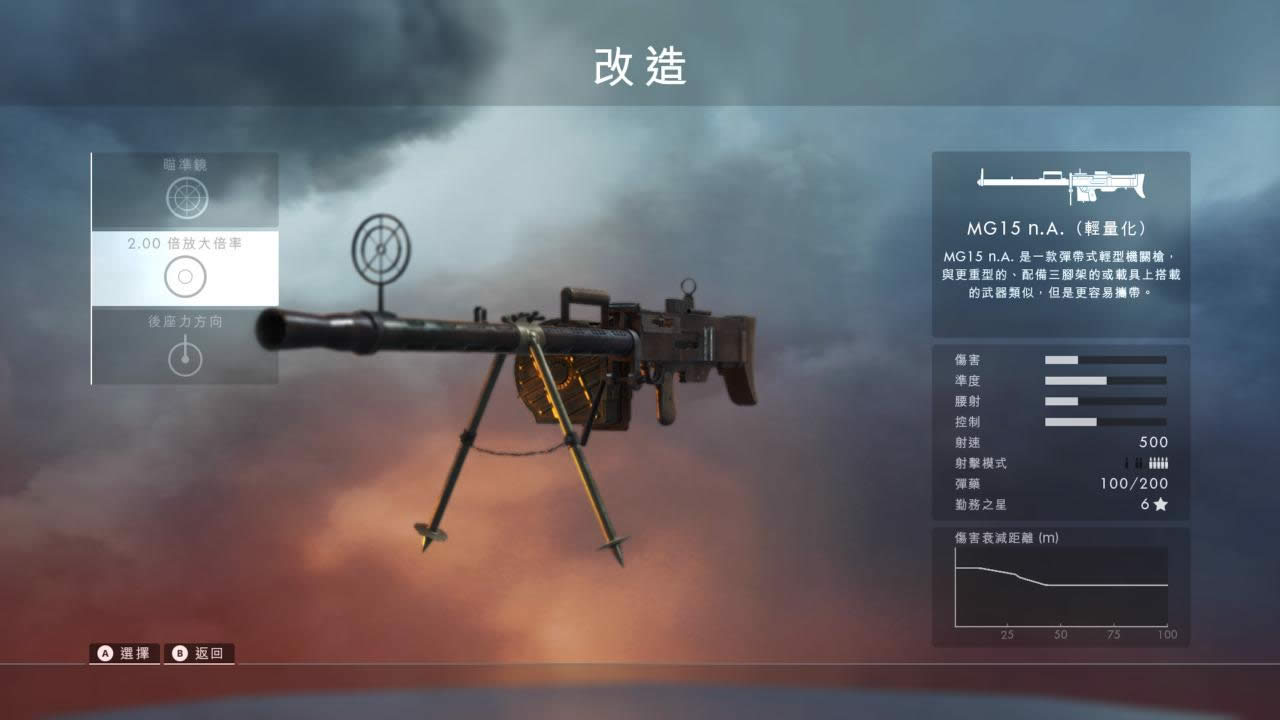1280x720 pixels.
Task: Click the 選擇 select button
Action: click(x=125, y=654)
